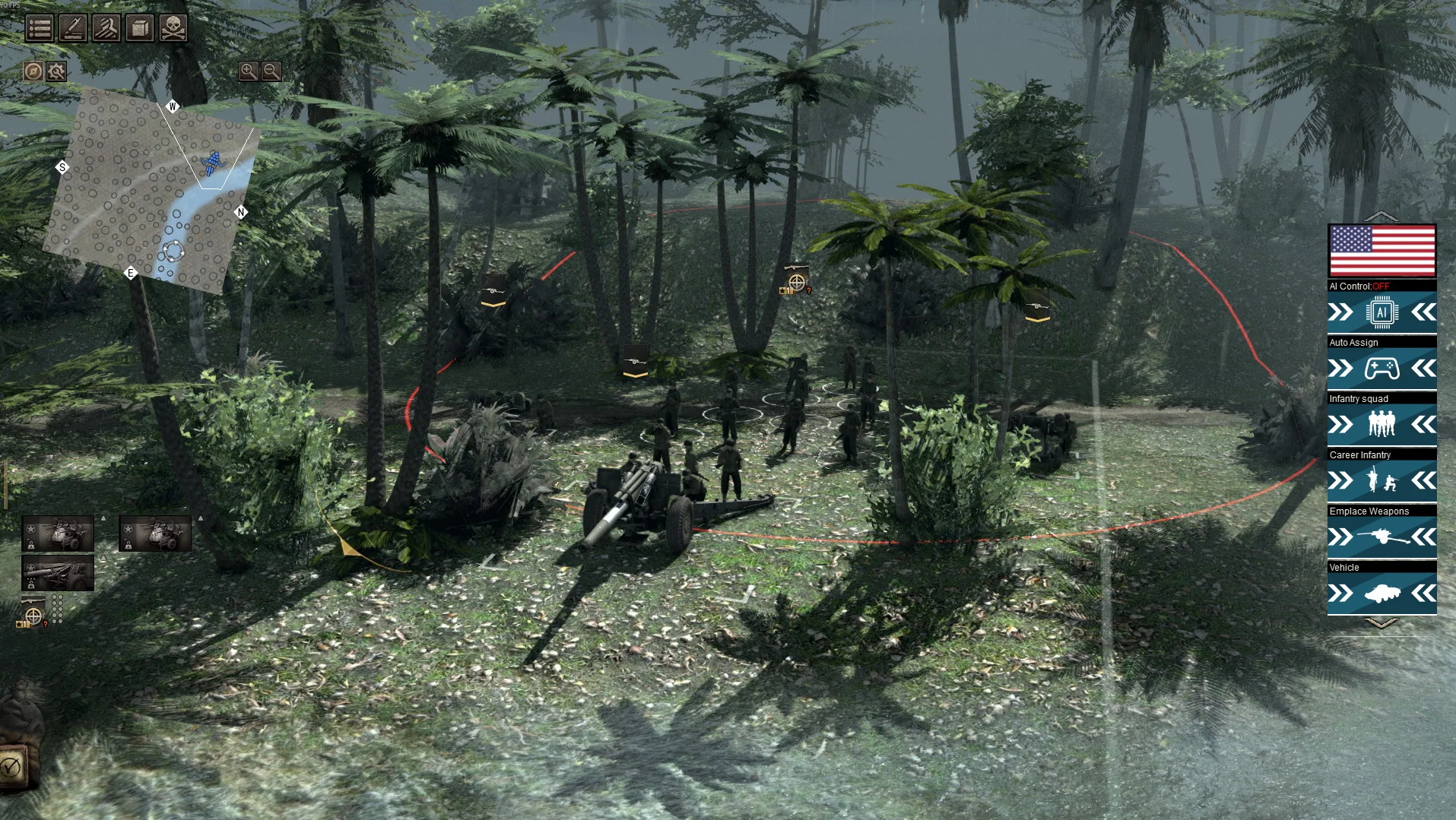
Task: Click the pencil drawing tool icon
Action: (x=73, y=28)
